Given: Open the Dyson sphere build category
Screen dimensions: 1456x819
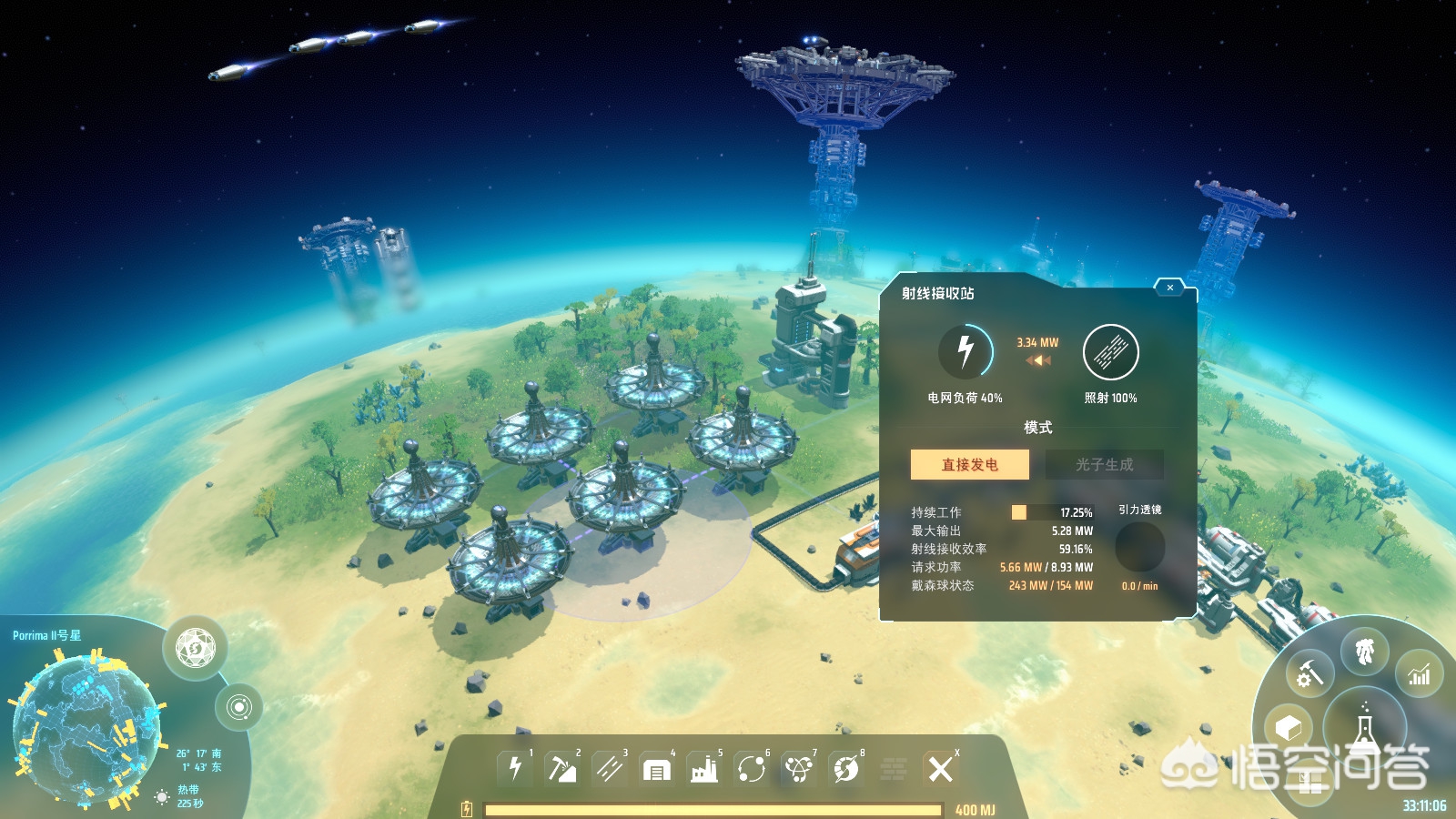Looking at the screenshot, I should point(846,770).
